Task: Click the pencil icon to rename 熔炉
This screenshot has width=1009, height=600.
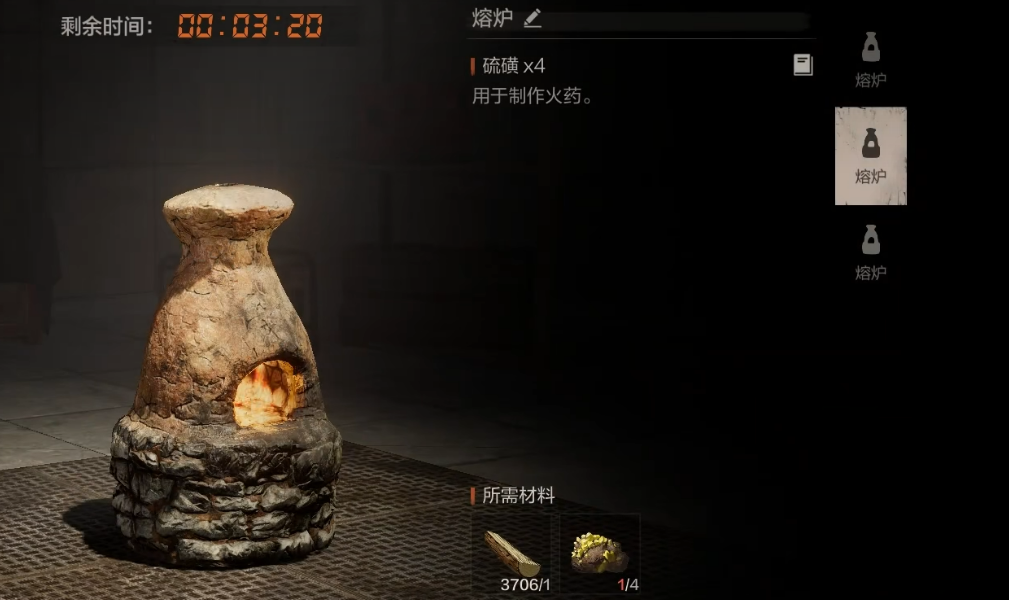Action: (x=532, y=18)
